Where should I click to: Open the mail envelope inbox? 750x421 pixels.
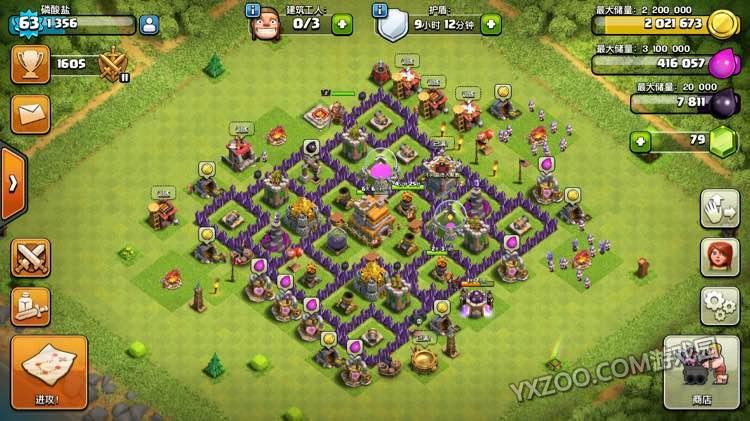tap(30, 113)
